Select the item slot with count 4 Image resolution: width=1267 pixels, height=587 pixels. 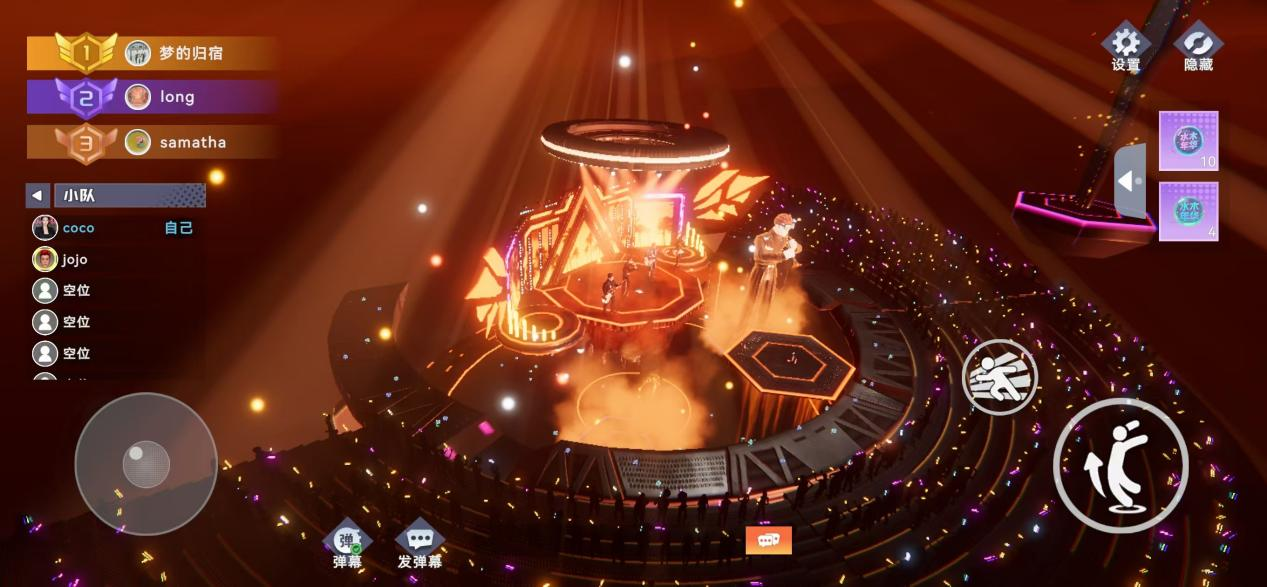click(x=1188, y=212)
